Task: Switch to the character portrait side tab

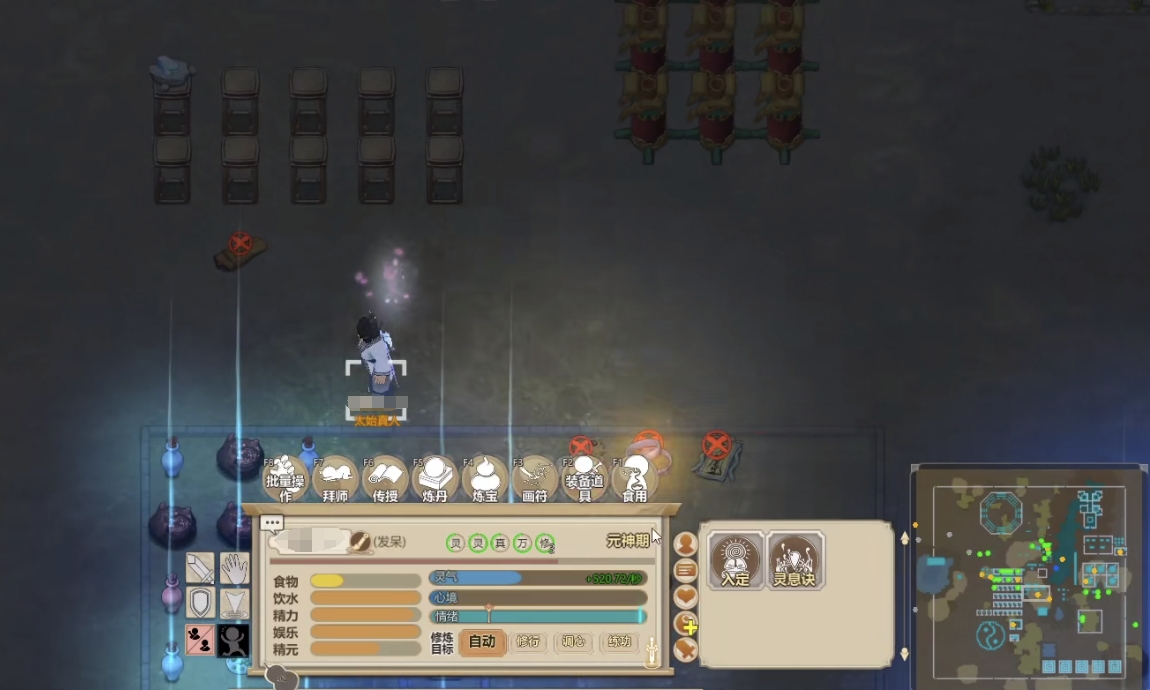Action: [x=685, y=544]
